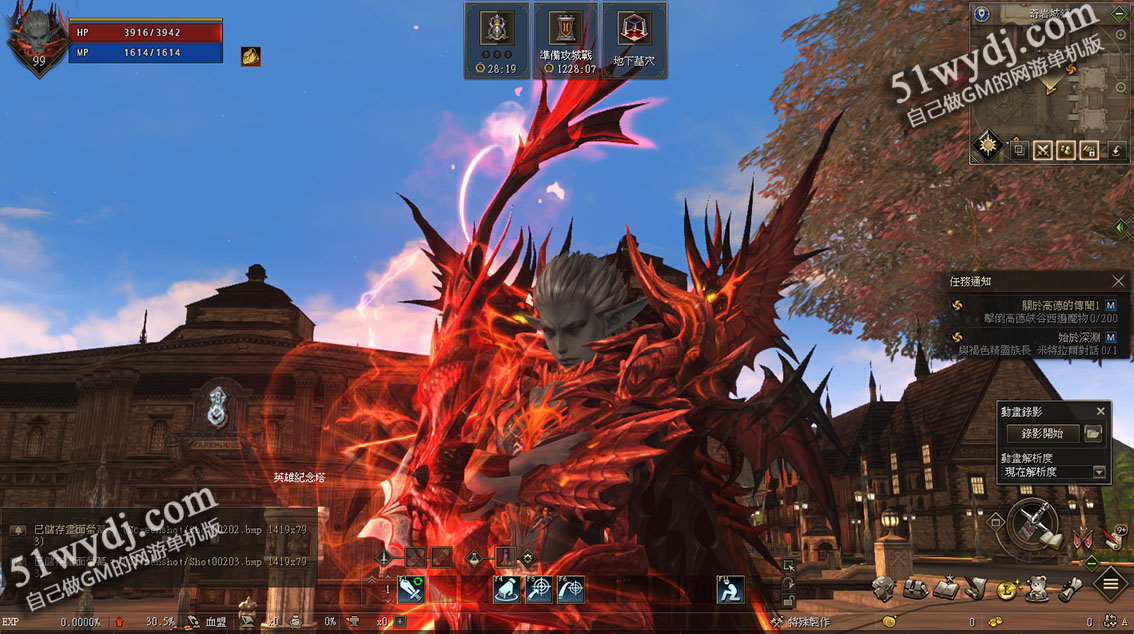Image resolution: width=1134 pixels, height=634 pixels.
Task: Activate the sword attack skill on hotbar
Action: click(x=412, y=590)
